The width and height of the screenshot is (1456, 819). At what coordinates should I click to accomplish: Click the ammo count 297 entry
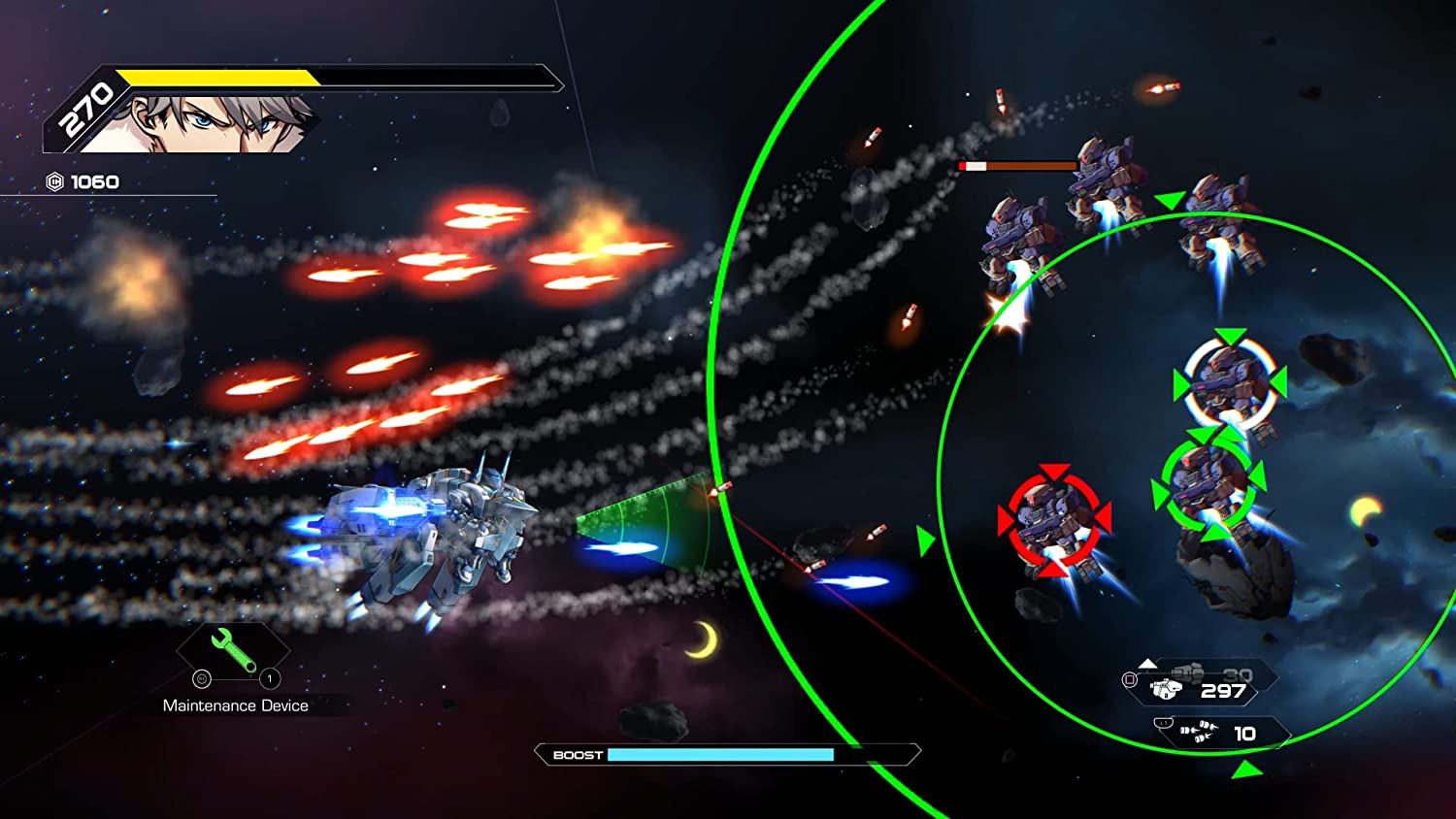click(x=1225, y=691)
